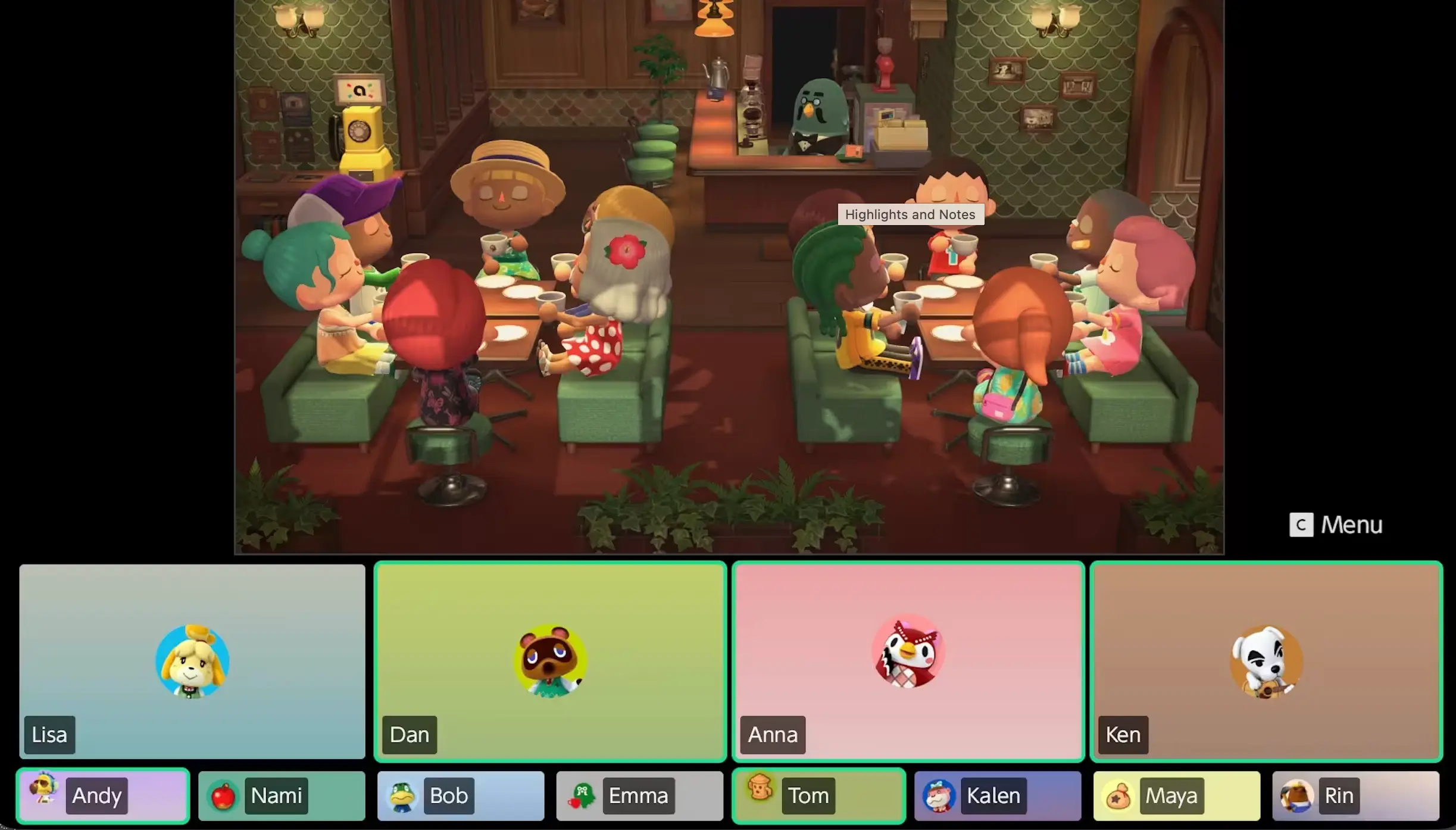The height and width of the screenshot is (830, 1456).
Task: Select Rin's participant chip in the bottom row
Action: 1356,795
